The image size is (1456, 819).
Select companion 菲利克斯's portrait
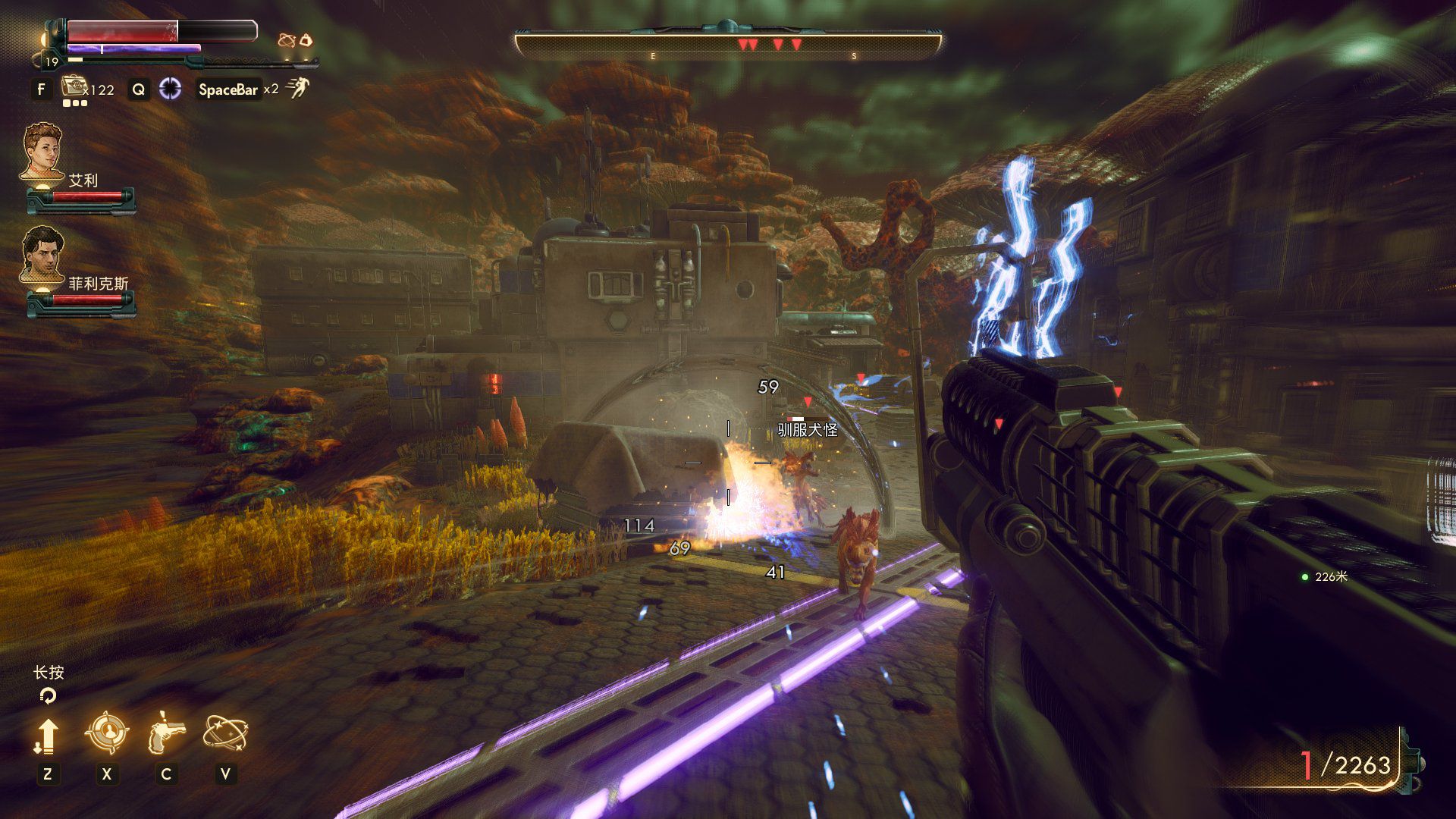[42, 254]
